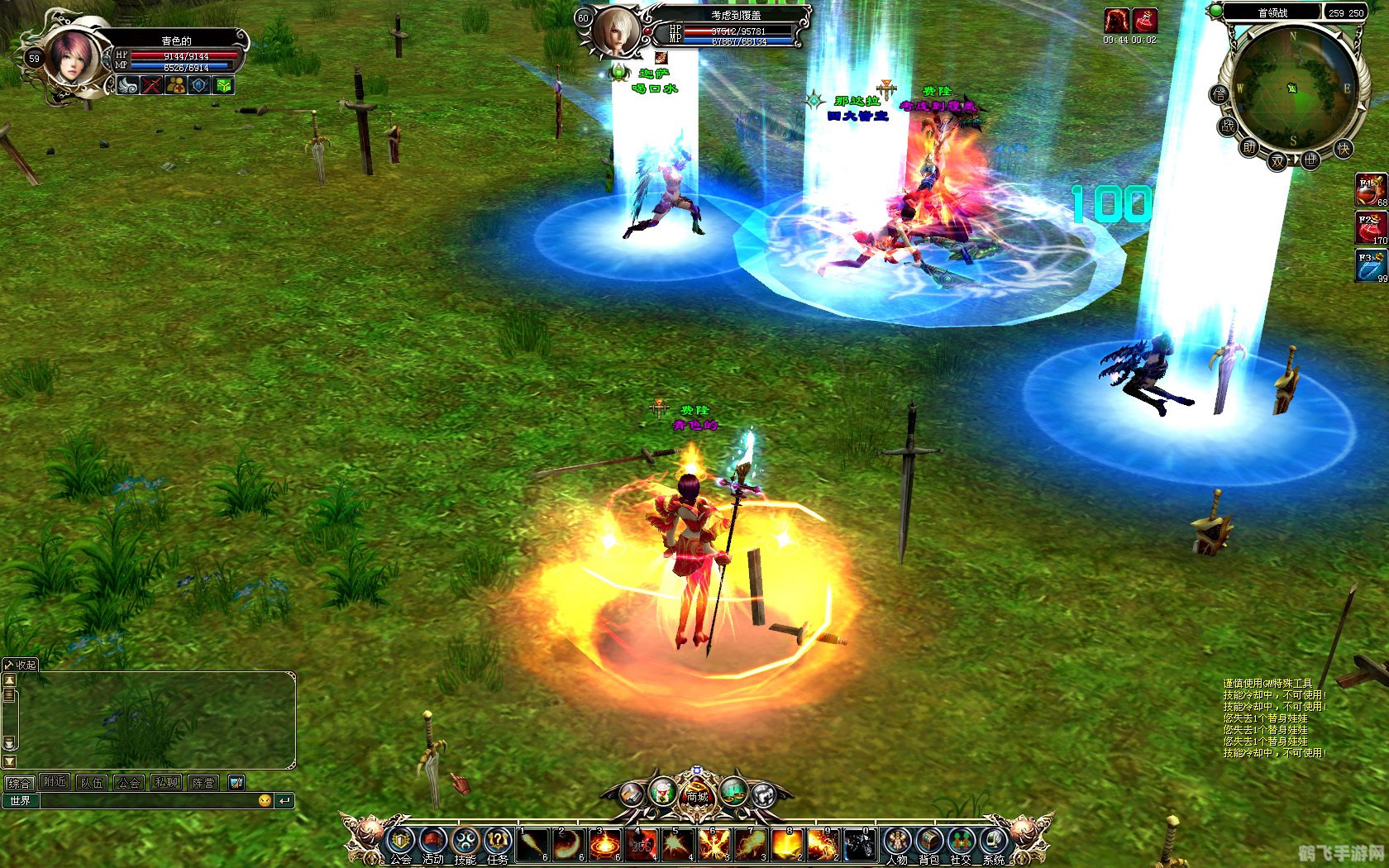Viewport: 1389px width, 868px height.
Task: Click the 信 mail button beside minimap
Action: 1220,94
